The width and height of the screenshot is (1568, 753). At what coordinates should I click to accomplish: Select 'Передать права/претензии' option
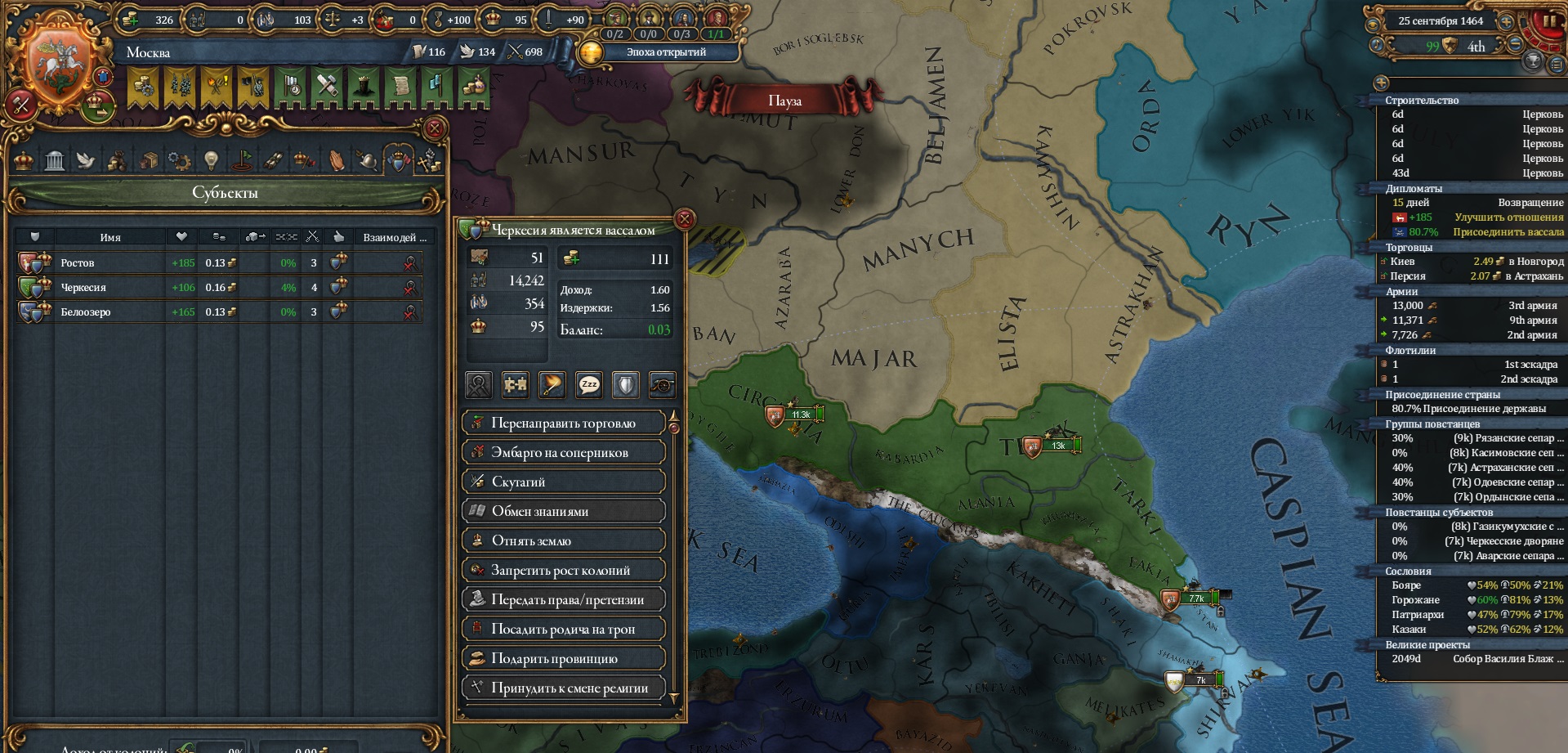563,599
